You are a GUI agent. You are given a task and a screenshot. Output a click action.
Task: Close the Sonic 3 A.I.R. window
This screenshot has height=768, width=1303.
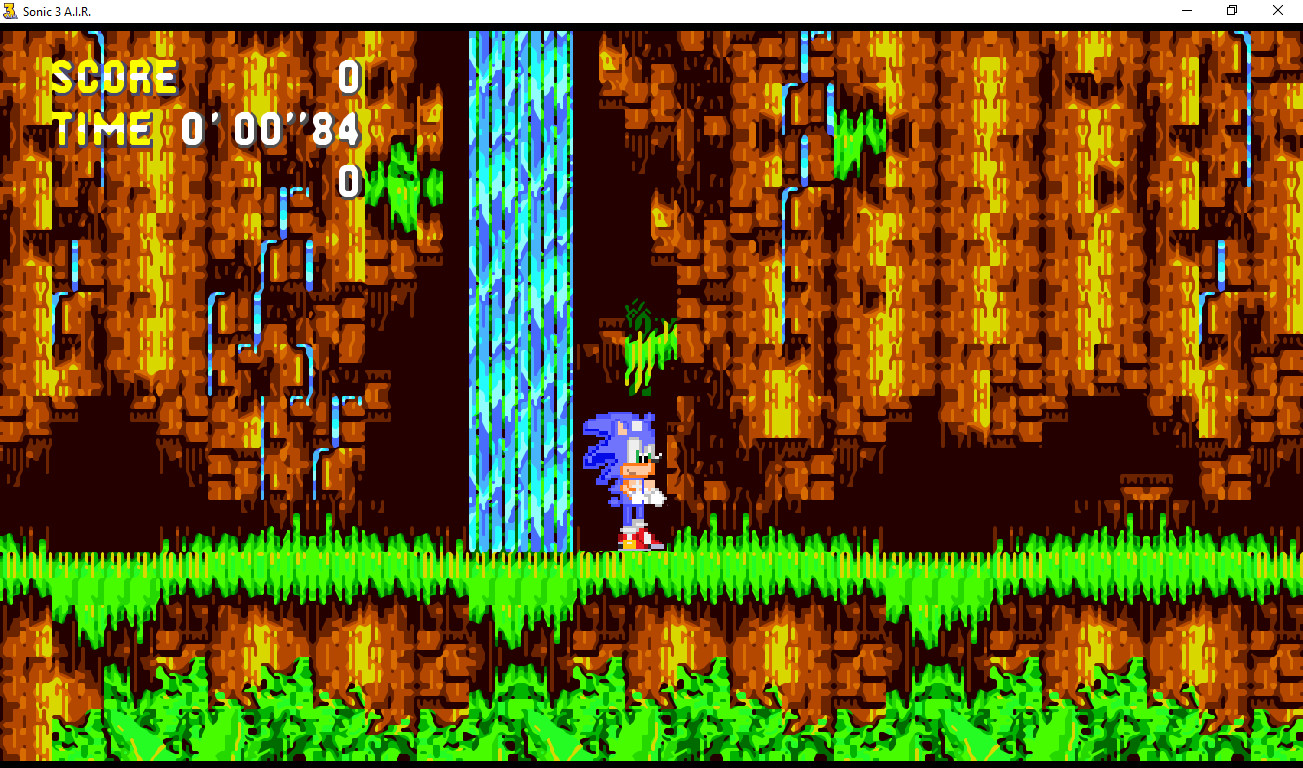(1277, 10)
